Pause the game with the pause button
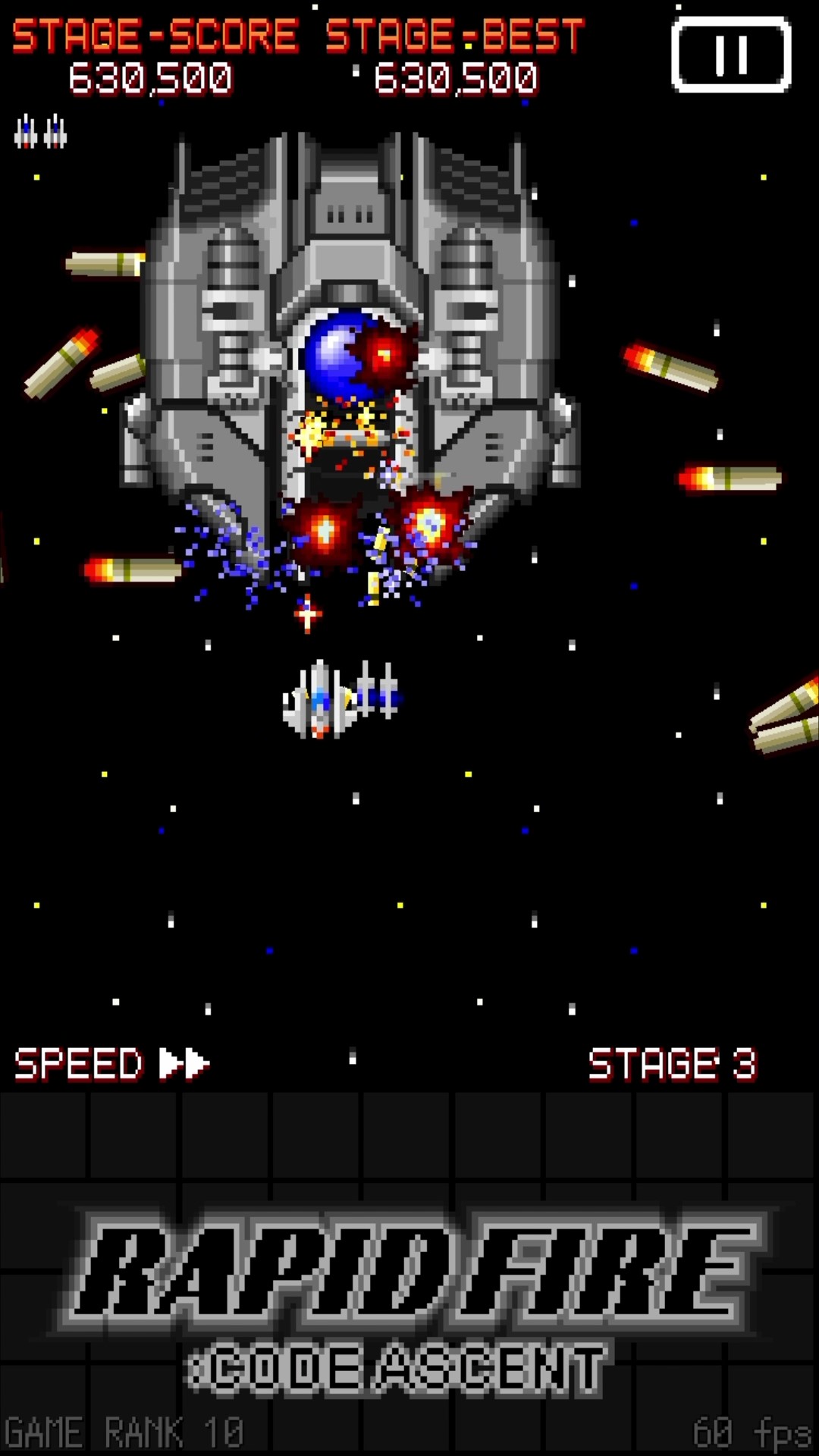 pyautogui.click(x=731, y=55)
